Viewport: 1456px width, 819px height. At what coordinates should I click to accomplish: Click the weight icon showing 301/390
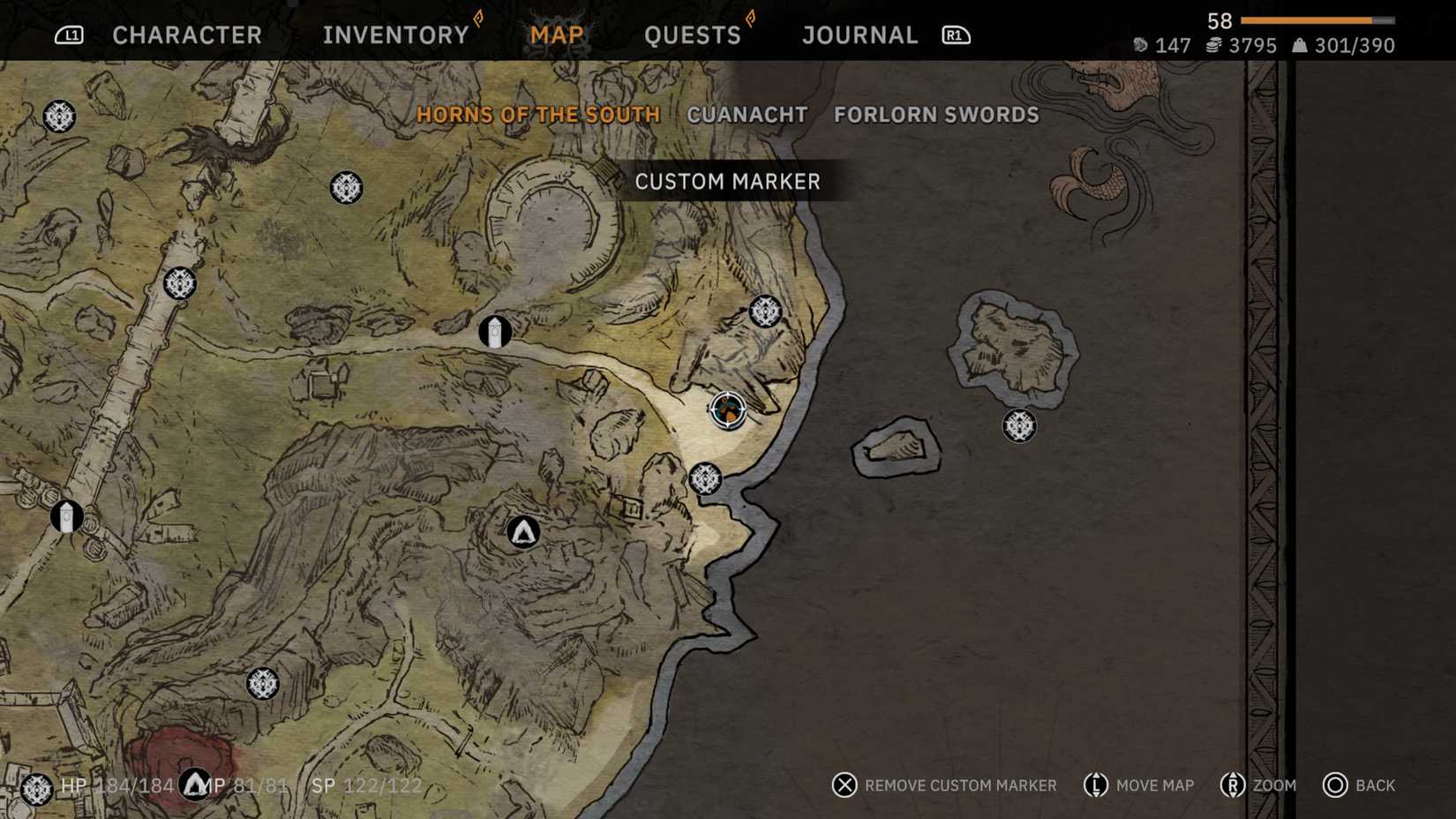tap(1299, 46)
